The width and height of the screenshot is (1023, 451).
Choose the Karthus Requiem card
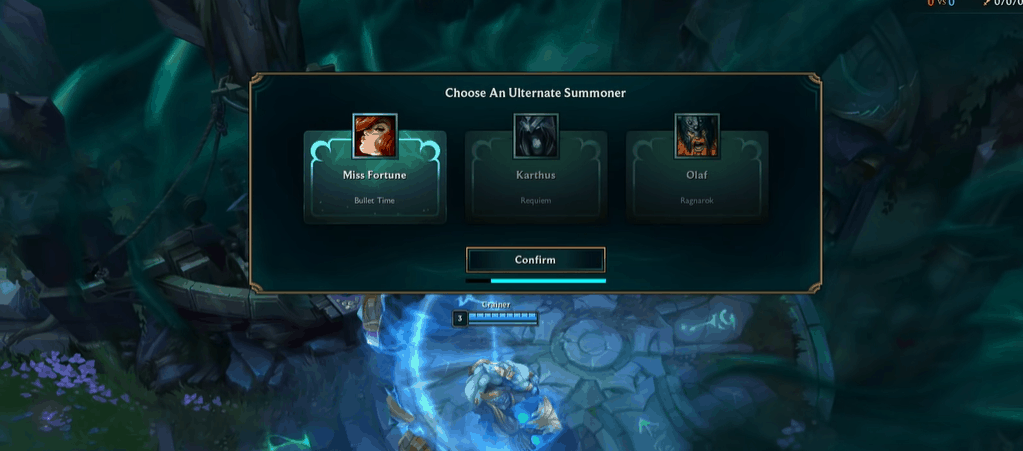[535, 178]
